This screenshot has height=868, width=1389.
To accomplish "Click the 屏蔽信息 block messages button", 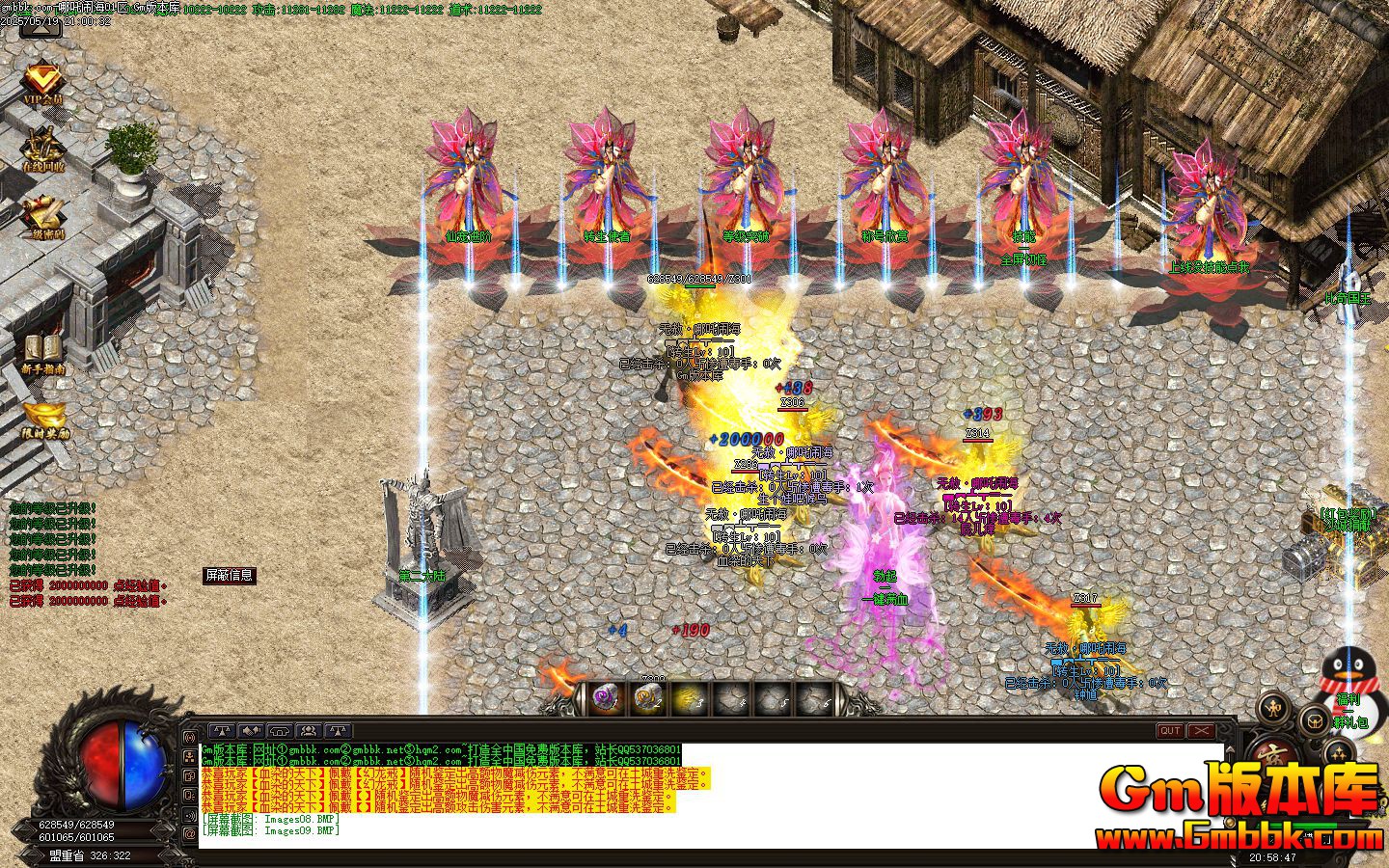I will [230, 575].
